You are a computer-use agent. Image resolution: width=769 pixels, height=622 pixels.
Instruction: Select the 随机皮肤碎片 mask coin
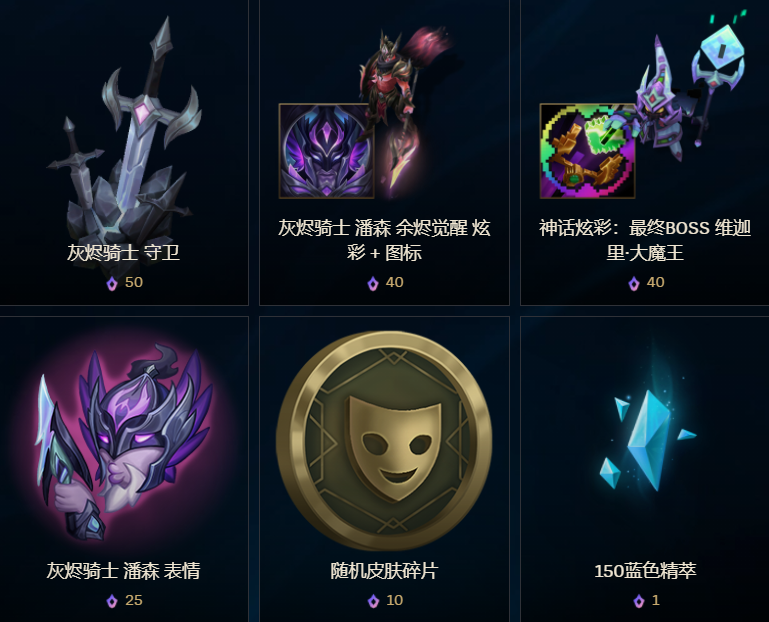pyautogui.click(x=384, y=440)
